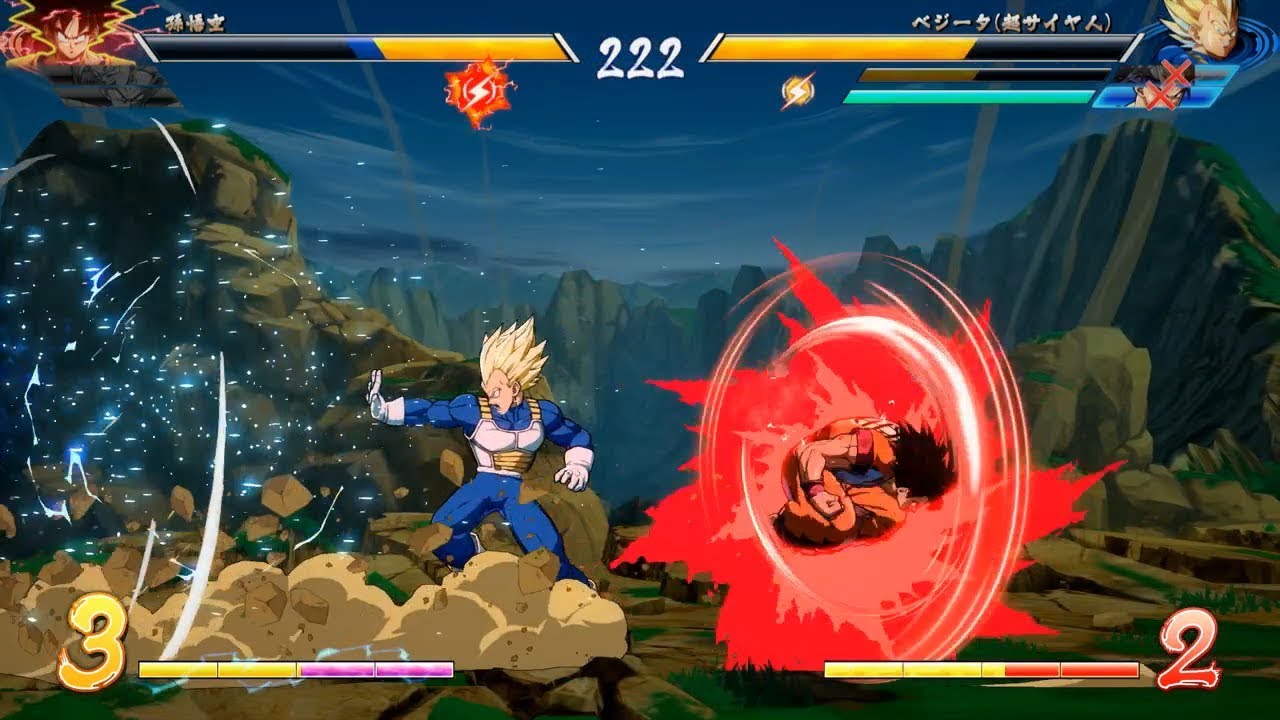Click the first defeated teammate portrait under Vegeta
Image resolution: width=1280 pixels, height=720 pixels.
[x=1175, y=72]
